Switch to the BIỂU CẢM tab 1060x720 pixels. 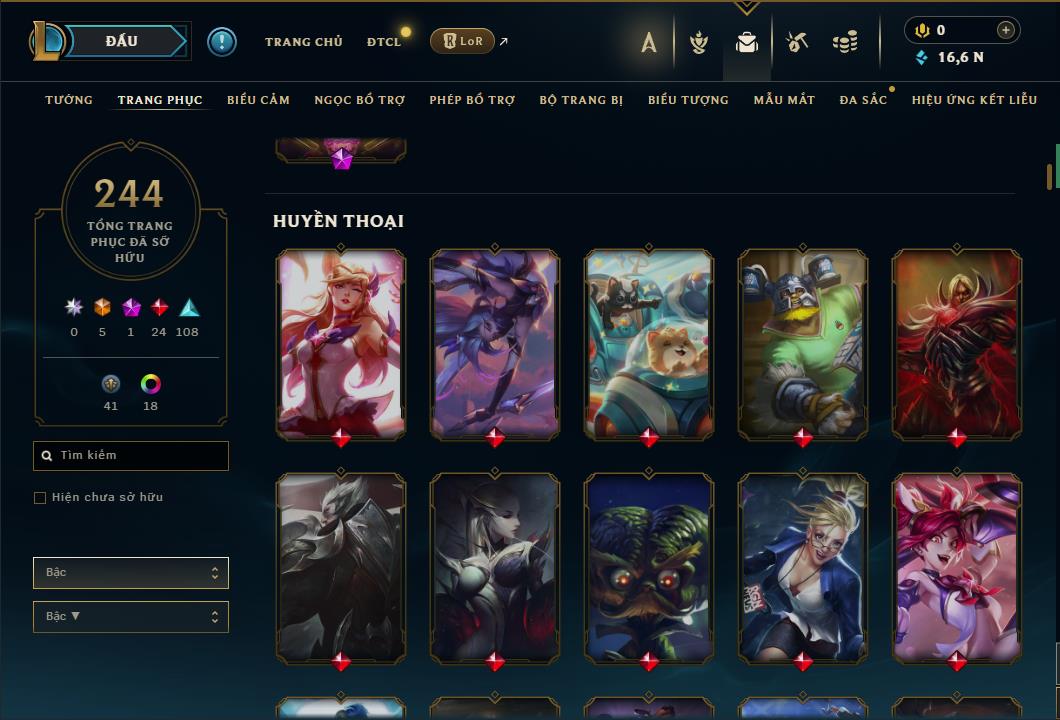coord(258,100)
